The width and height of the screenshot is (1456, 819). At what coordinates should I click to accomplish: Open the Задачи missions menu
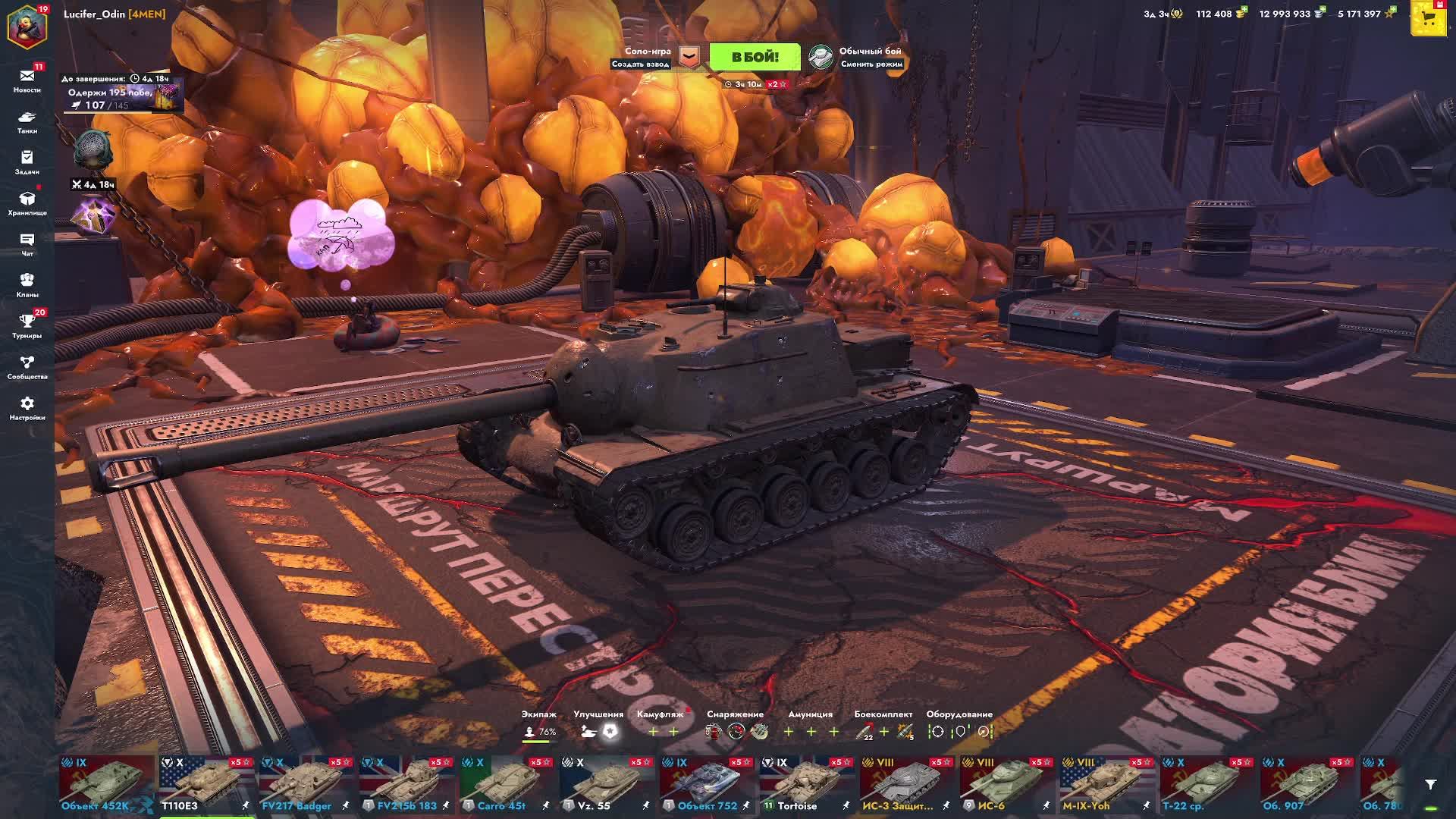click(x=27, y=162)
